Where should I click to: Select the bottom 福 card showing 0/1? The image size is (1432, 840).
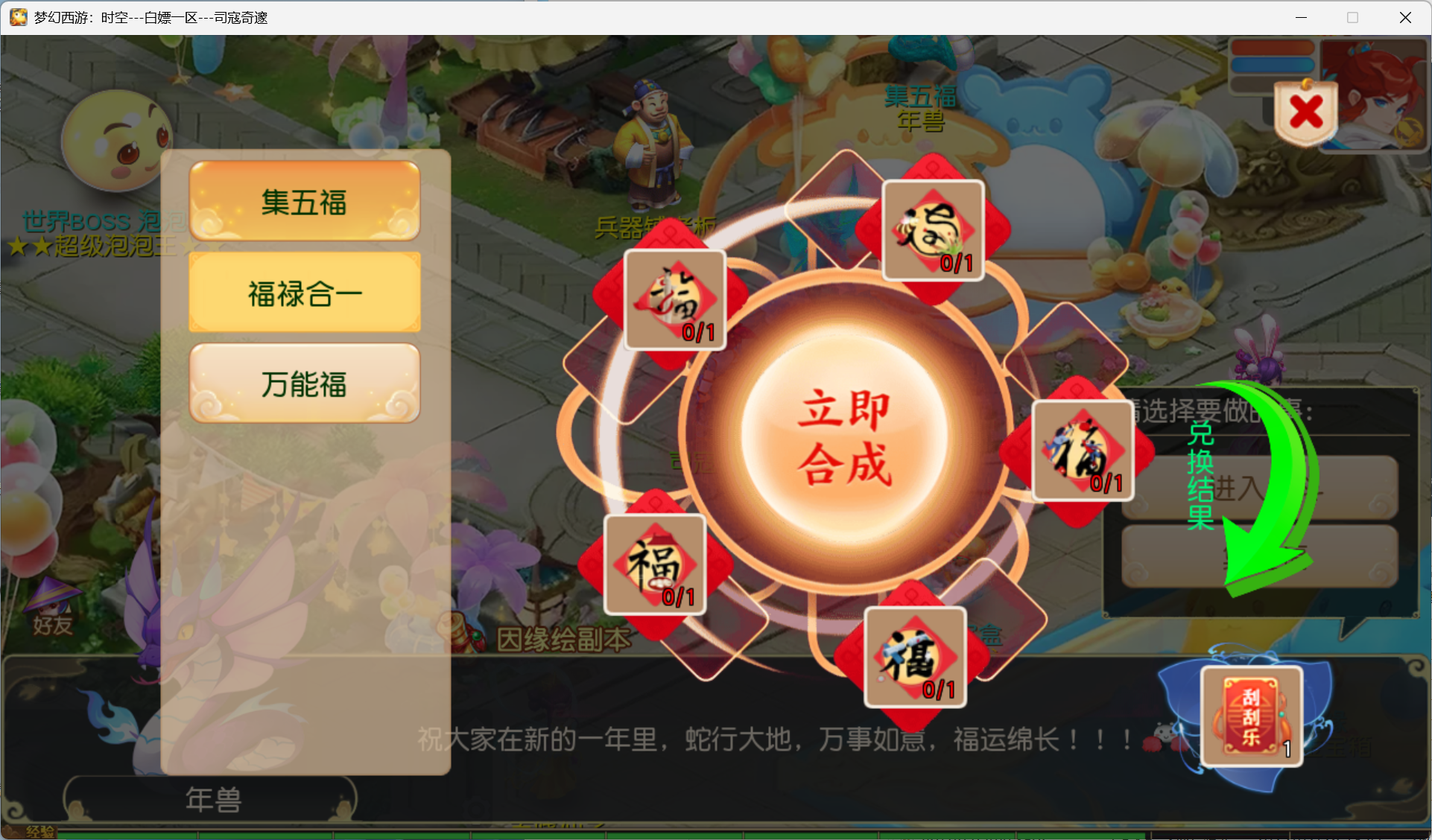click(914, 659)
